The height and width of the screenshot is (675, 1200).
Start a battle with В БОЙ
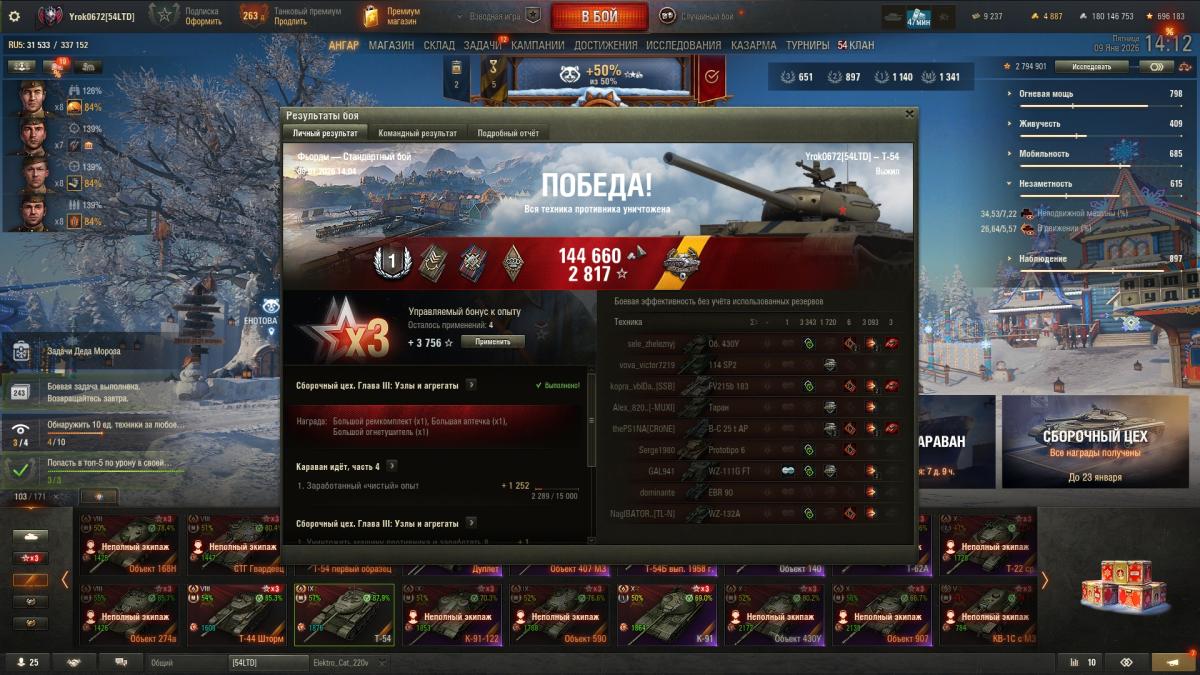click(x=599, y=16)
